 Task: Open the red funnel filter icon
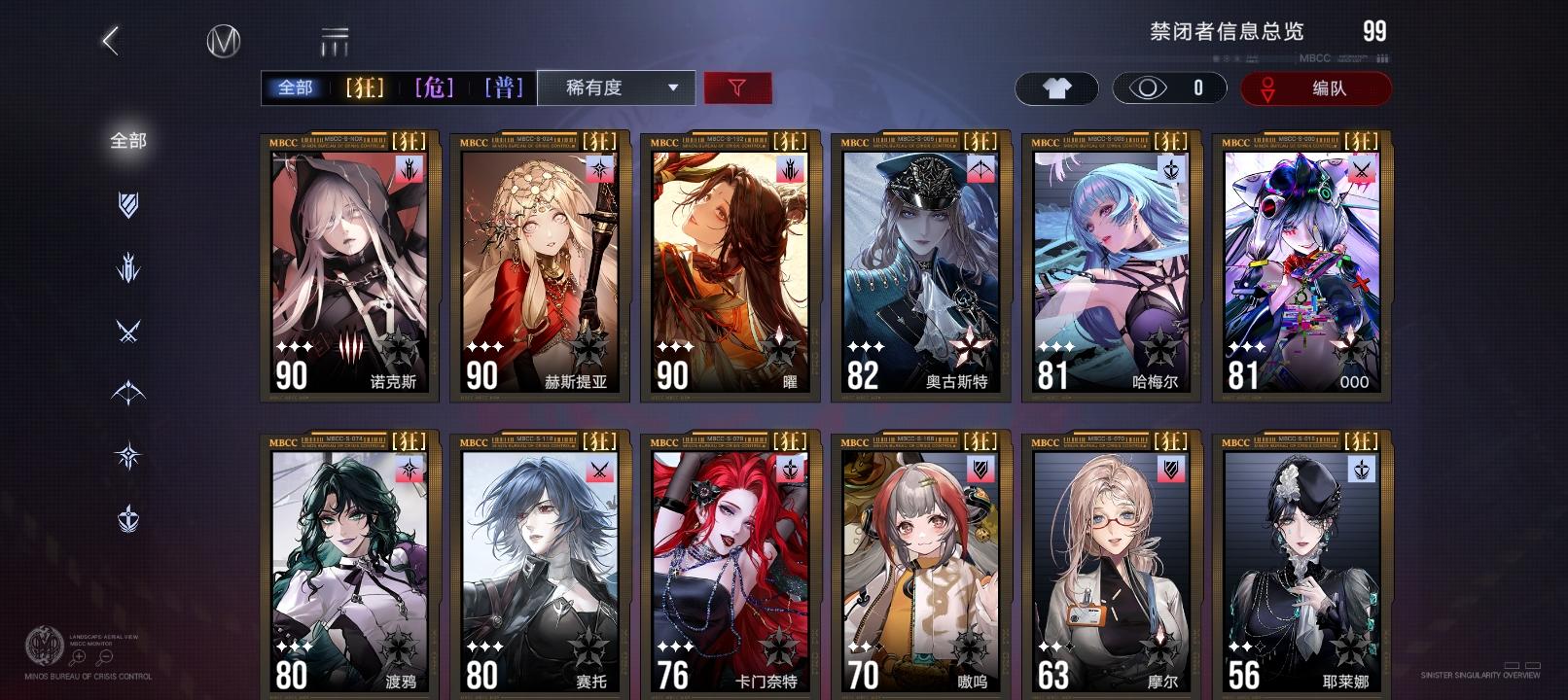pos(738,87)
